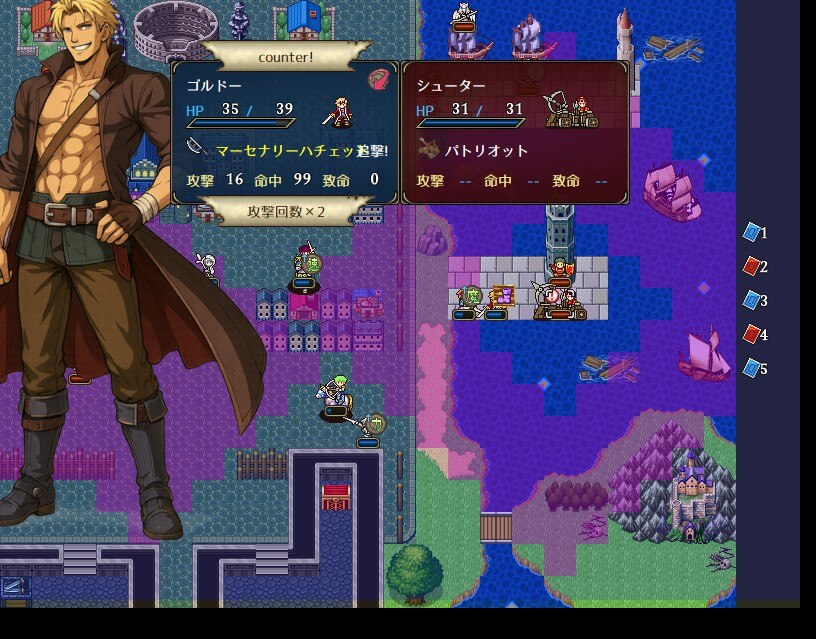Image resolution: width=816 pixels, height=639 pixels.
Task: Select the ゴルドー battle forecast panel
Action: click(x=286, y=132)
